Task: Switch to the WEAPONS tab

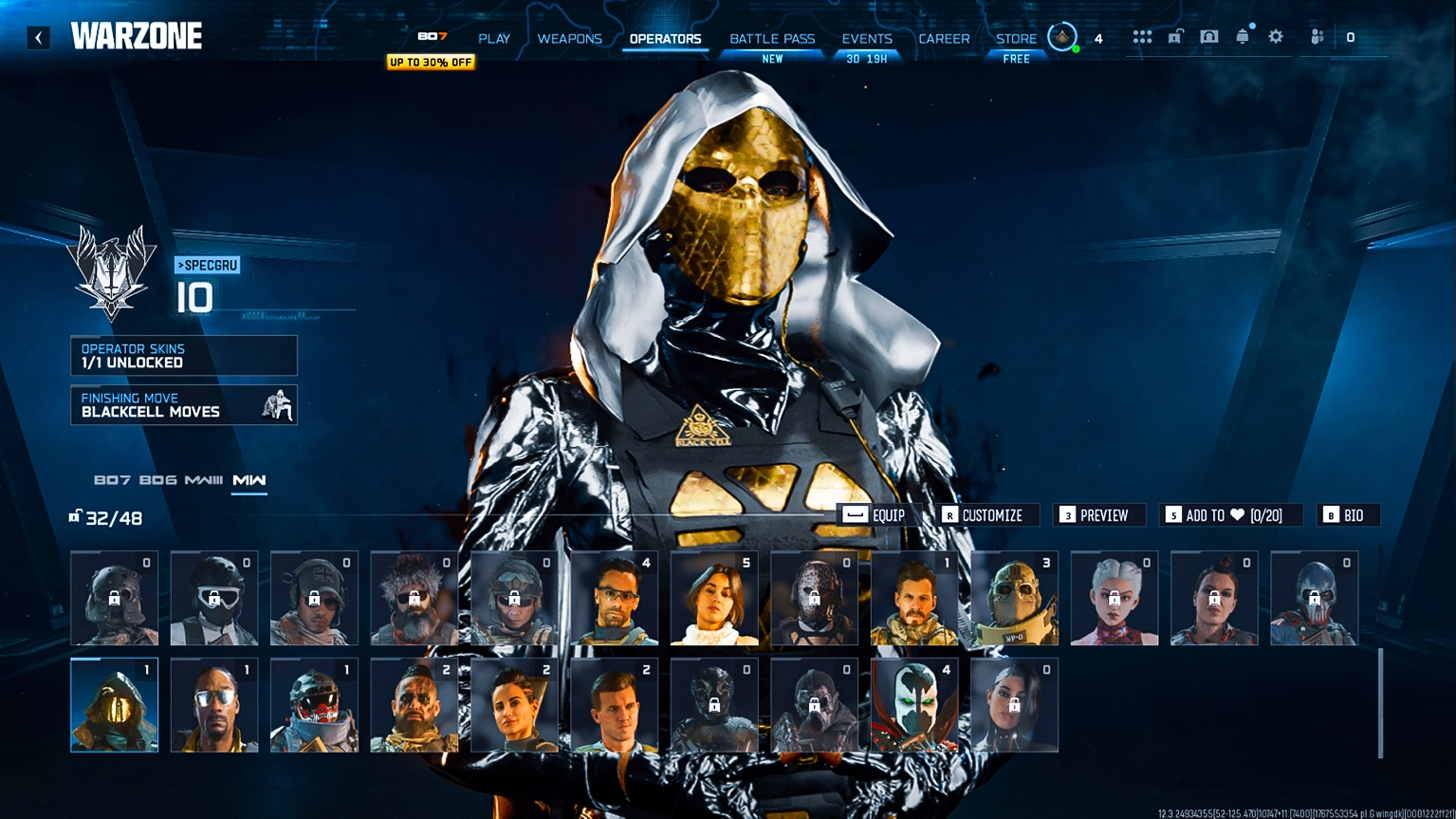Action: [570, 38]
